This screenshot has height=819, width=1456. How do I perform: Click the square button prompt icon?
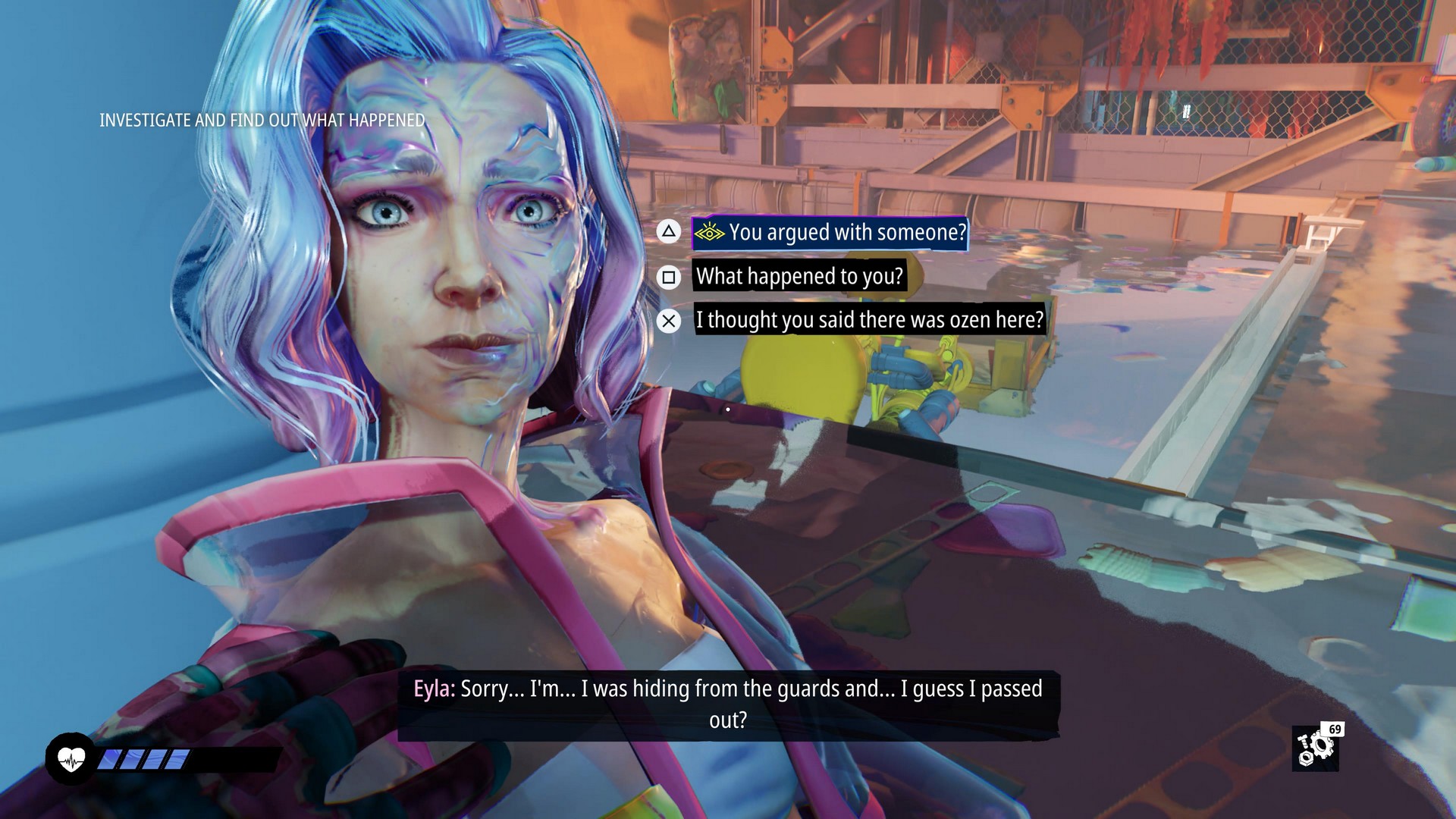(668, 277)
